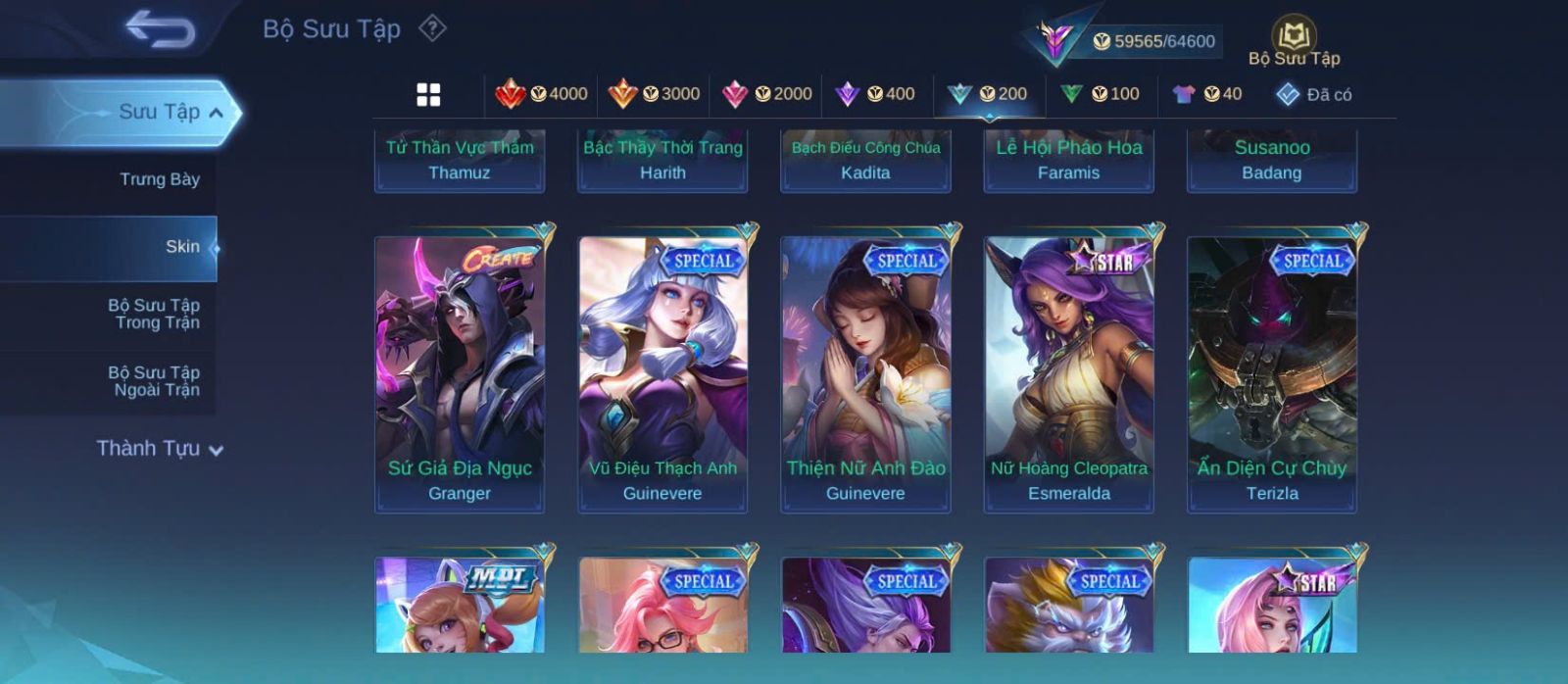This screenshot has height=684, width=1568.
Task: Open the collection help question mark
Action: (432, 28)
